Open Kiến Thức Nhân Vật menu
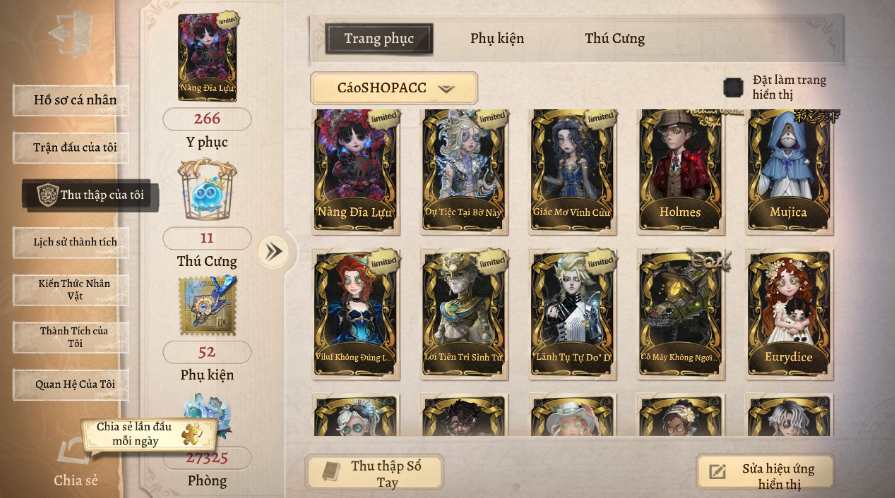Image resolution: width=895 pixels, height=498 pixels. [73, 290]
